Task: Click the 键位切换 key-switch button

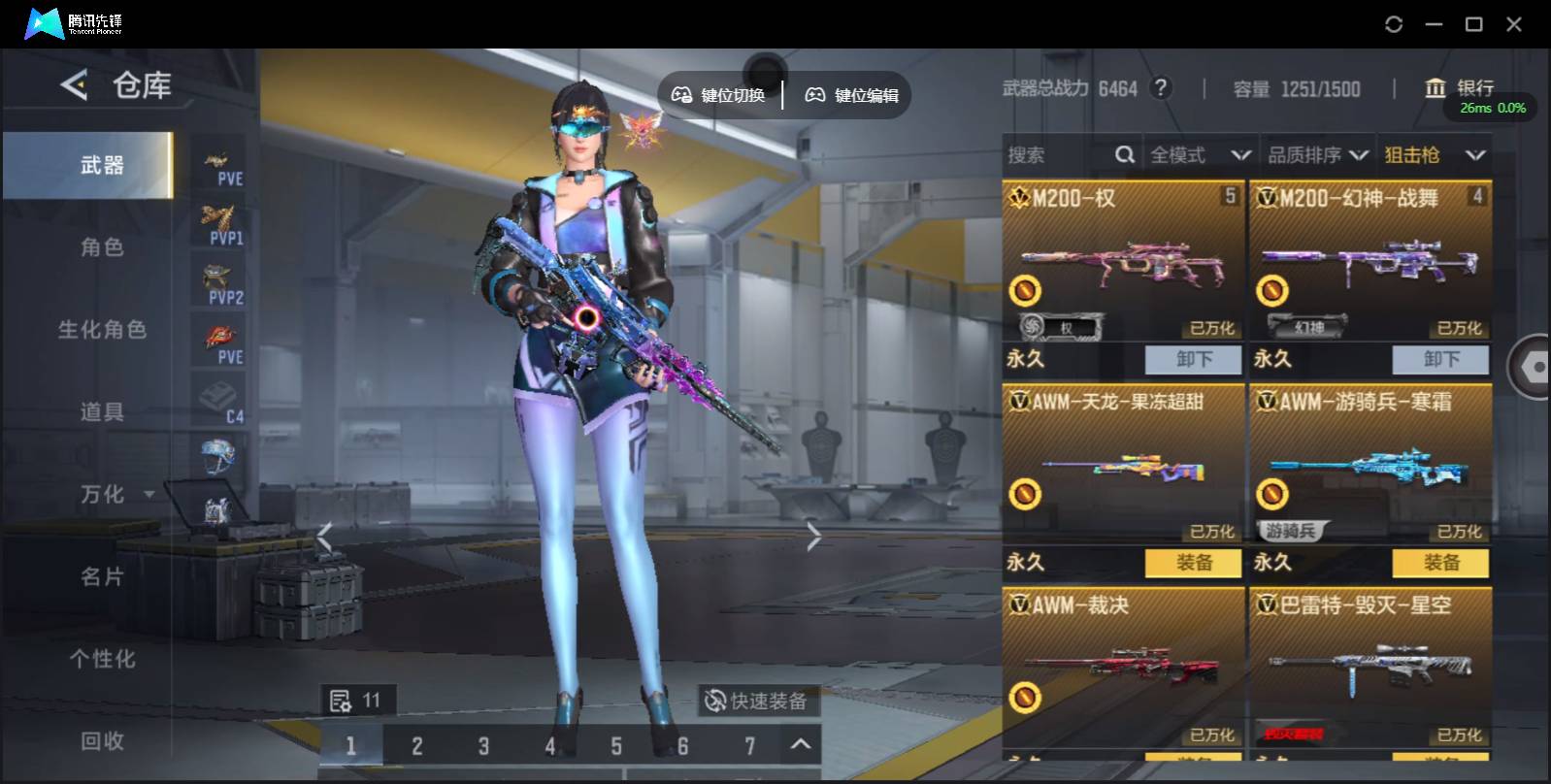Action: (719, 95)
